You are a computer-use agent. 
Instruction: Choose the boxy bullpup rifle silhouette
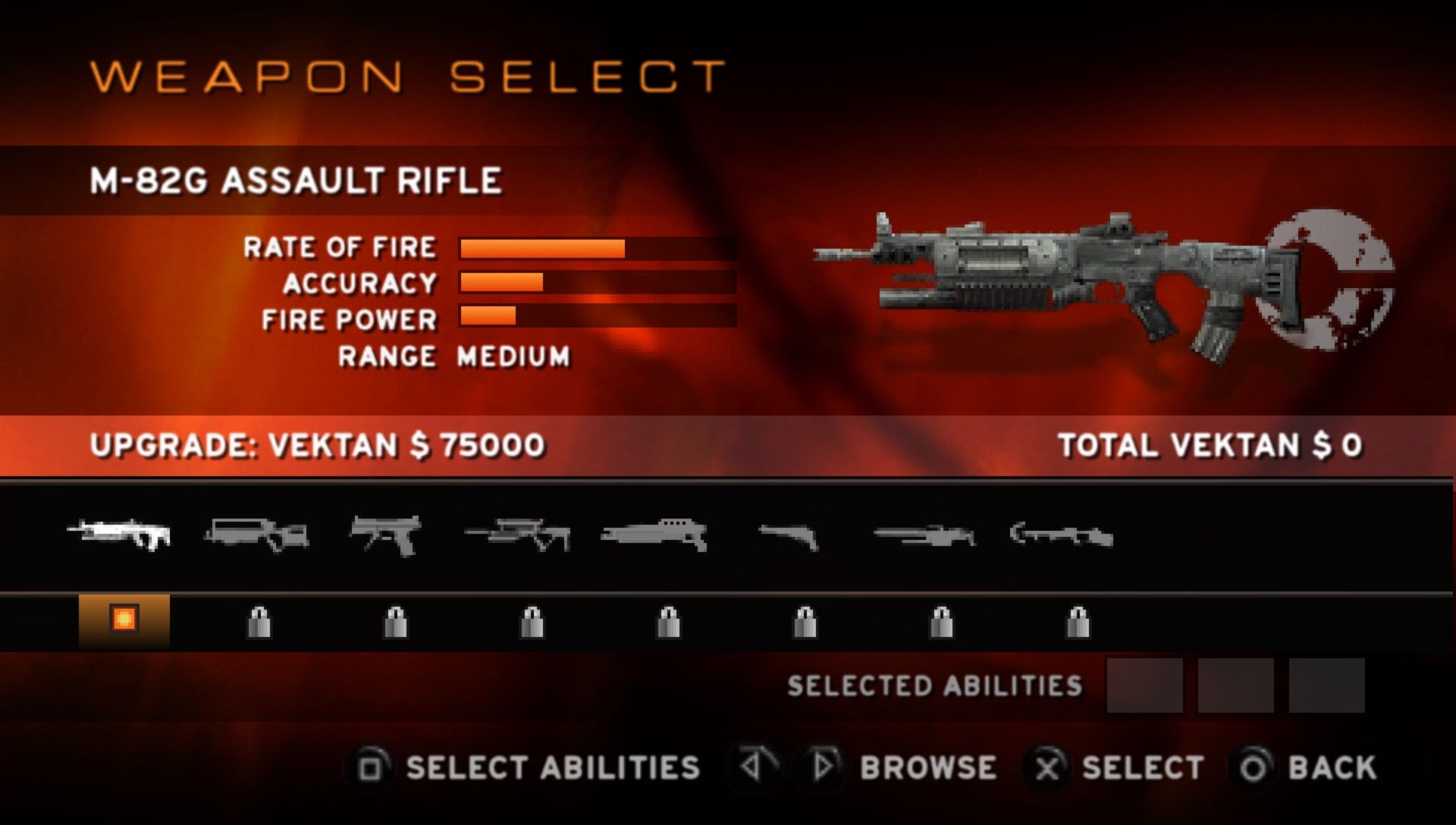257,533
